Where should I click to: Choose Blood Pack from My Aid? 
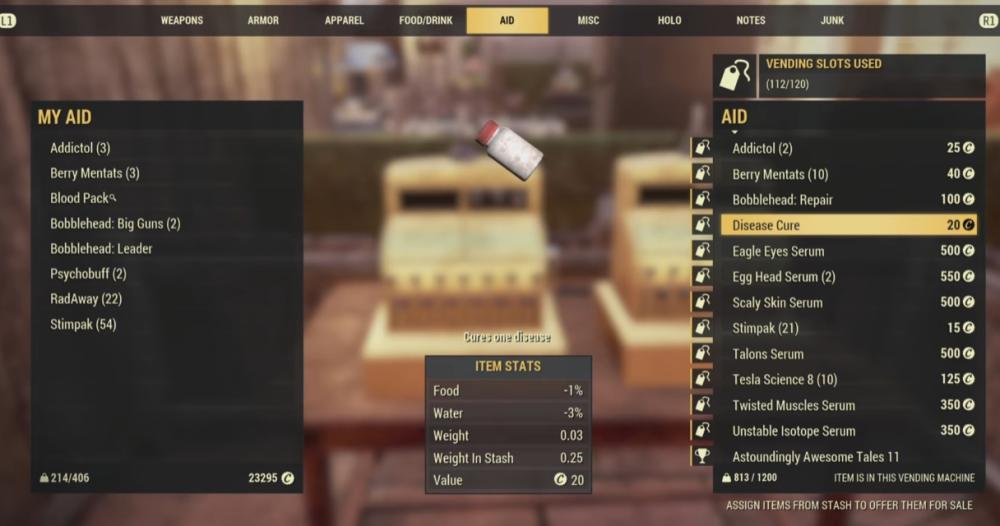click(80, 198)
